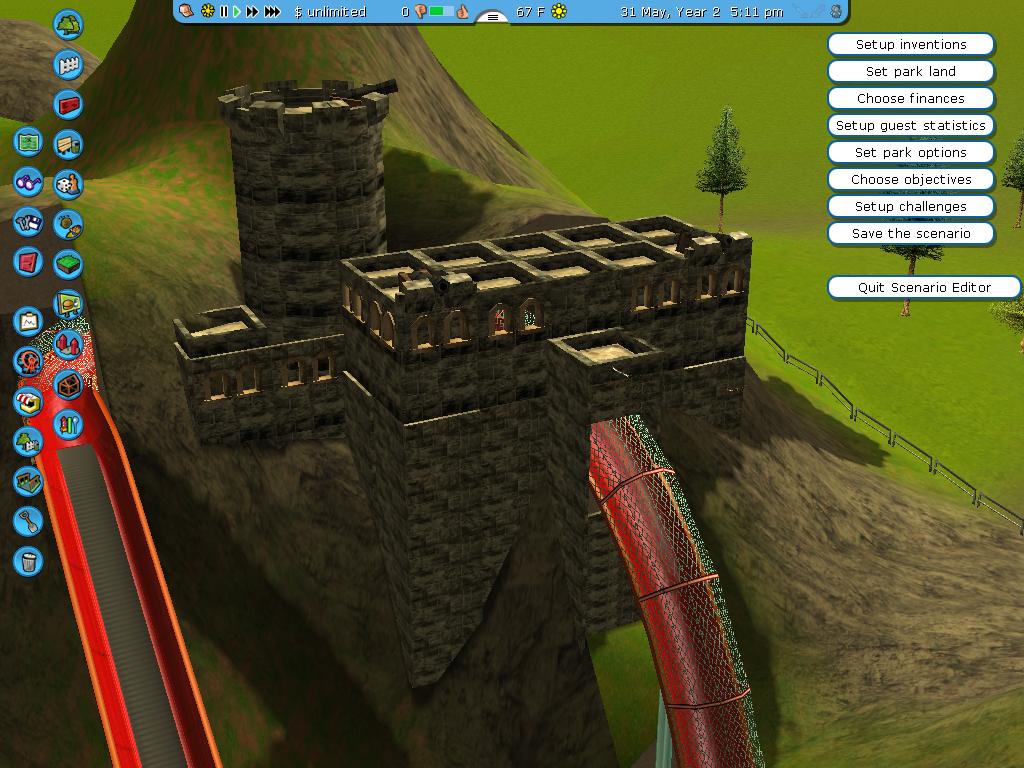Select the shovel terrain tool
Viewport: 1024px width, 768px height.
click(x=28, y=520)
